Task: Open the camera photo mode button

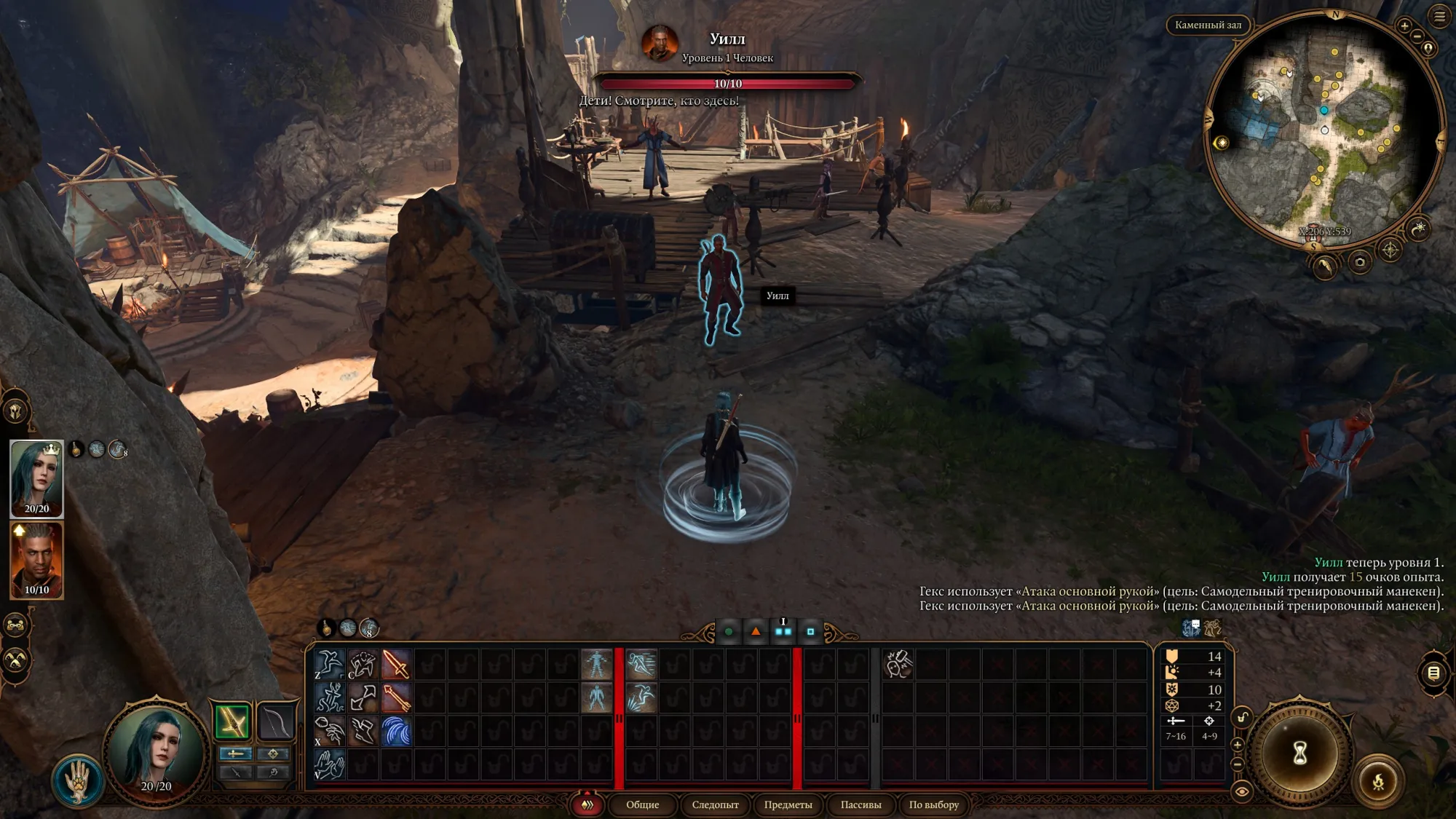Action: tap(1359, 262)
